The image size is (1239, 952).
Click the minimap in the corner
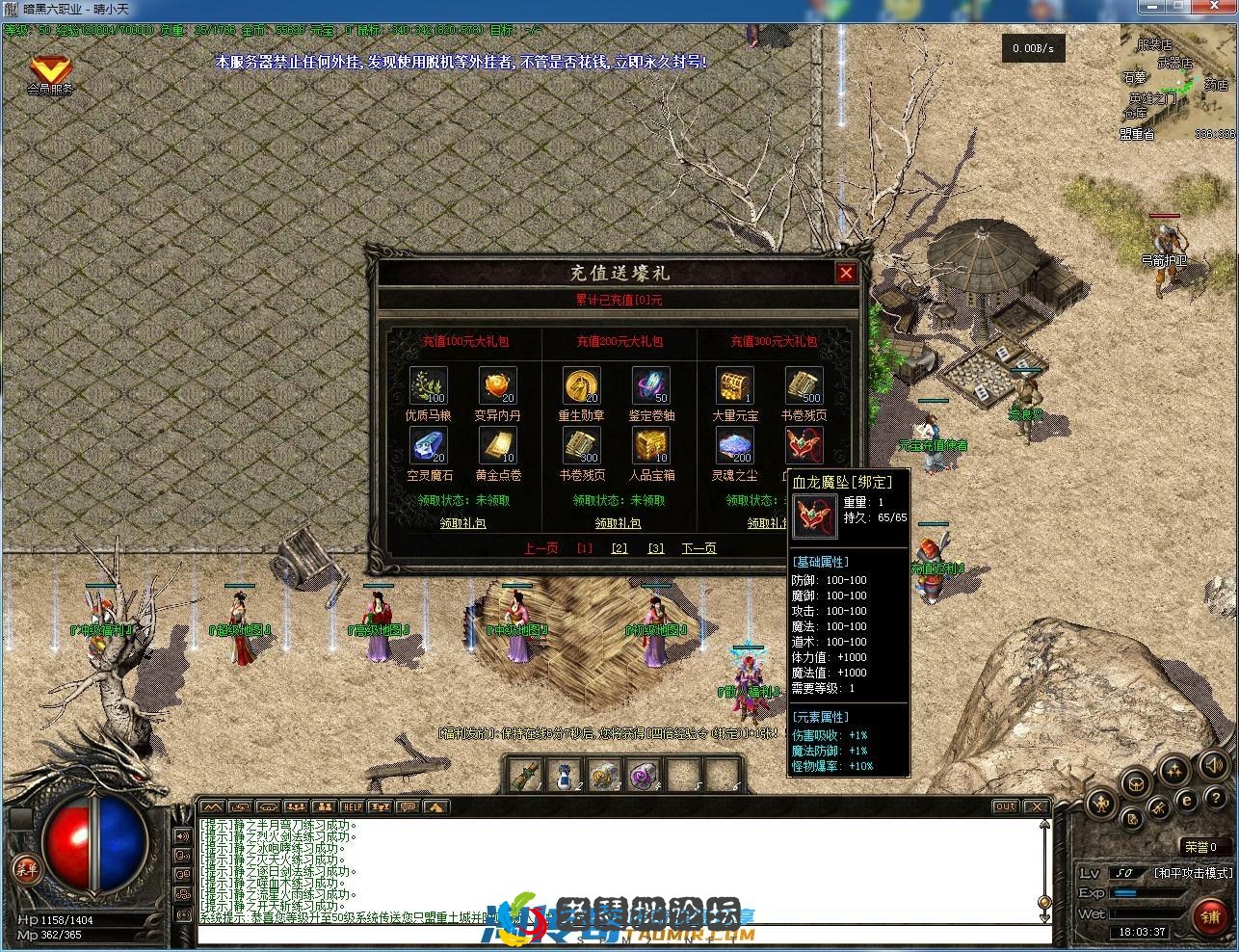click(x=1177, y=84)
